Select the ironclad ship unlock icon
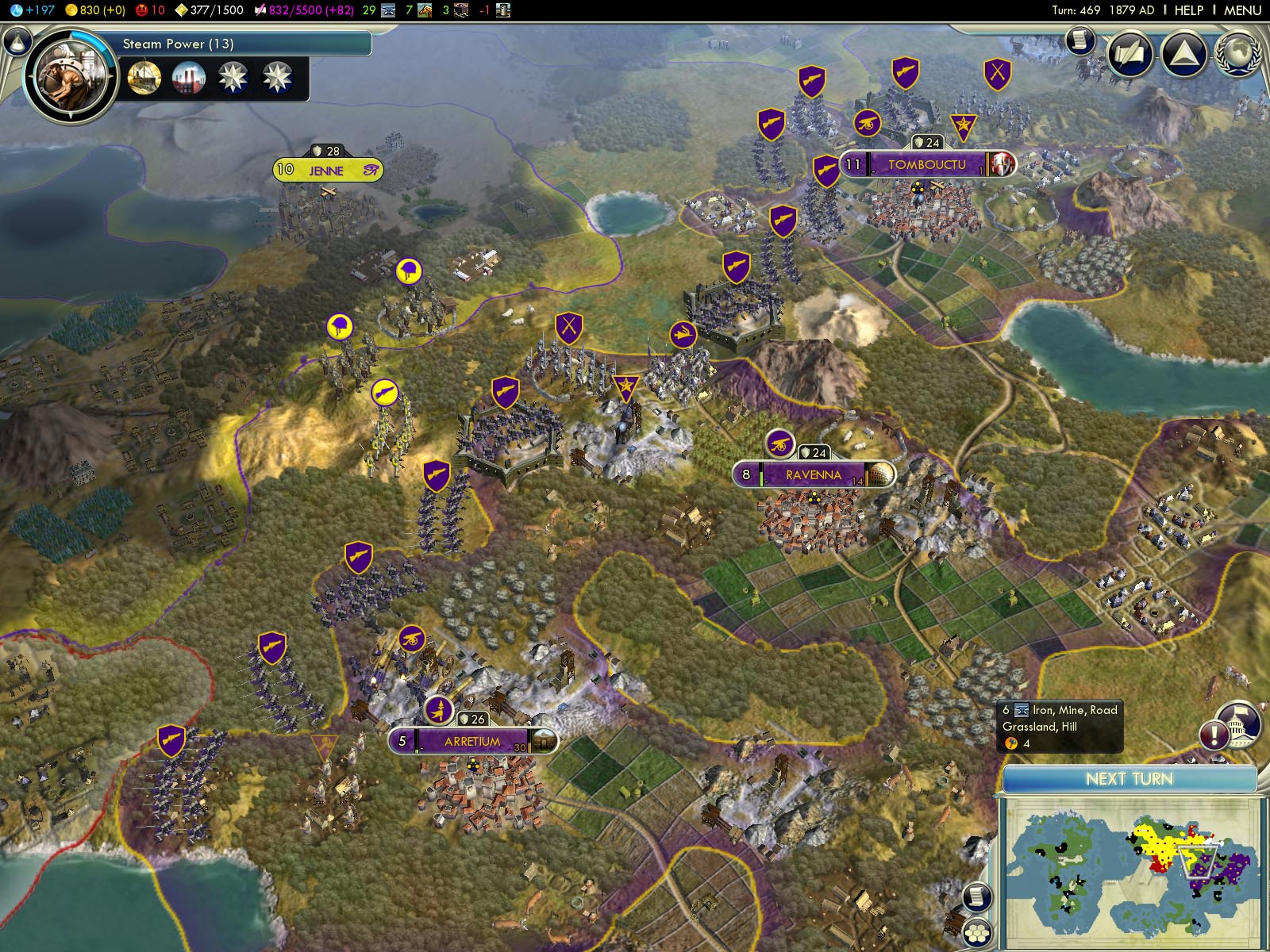Viewport: 1270px width, 952px height. coord(144,78)
